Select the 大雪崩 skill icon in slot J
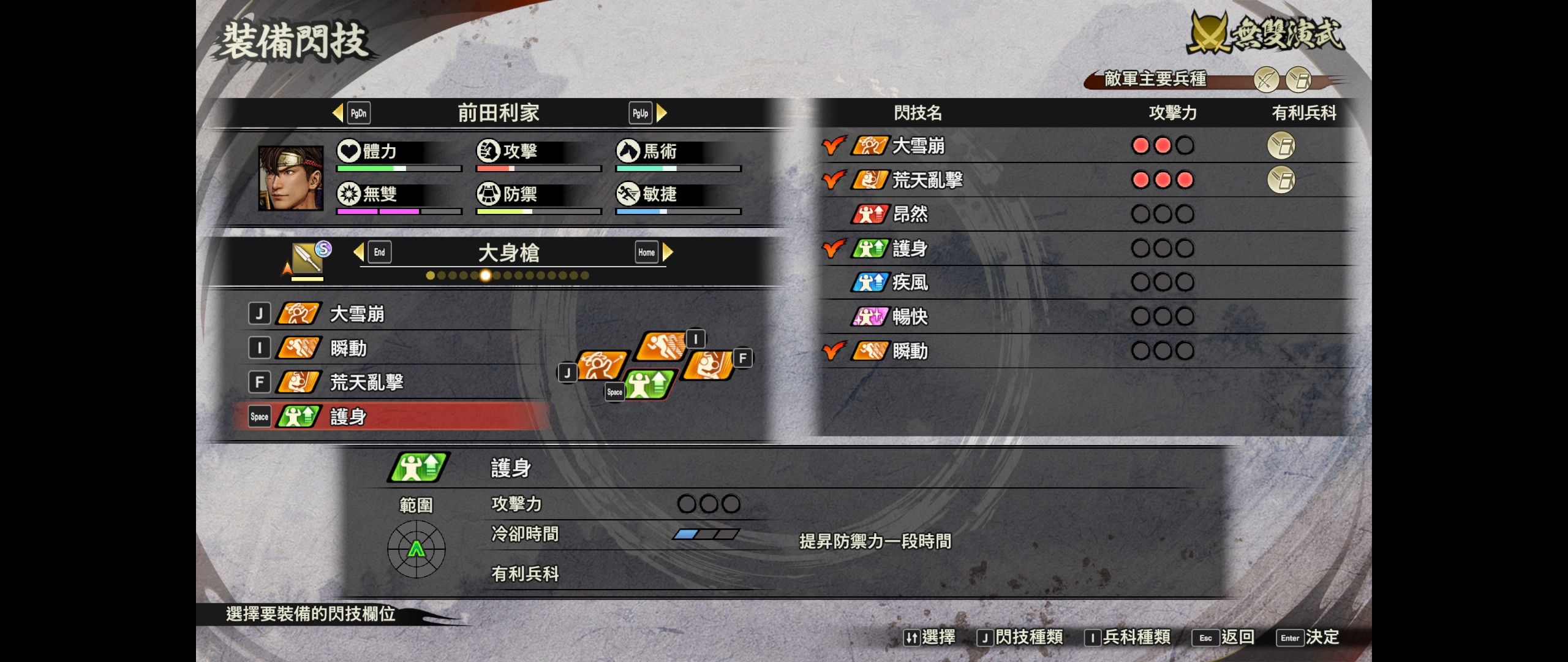Image resolution: width=1568 pixels, height=662 pixels. [298, 313]
